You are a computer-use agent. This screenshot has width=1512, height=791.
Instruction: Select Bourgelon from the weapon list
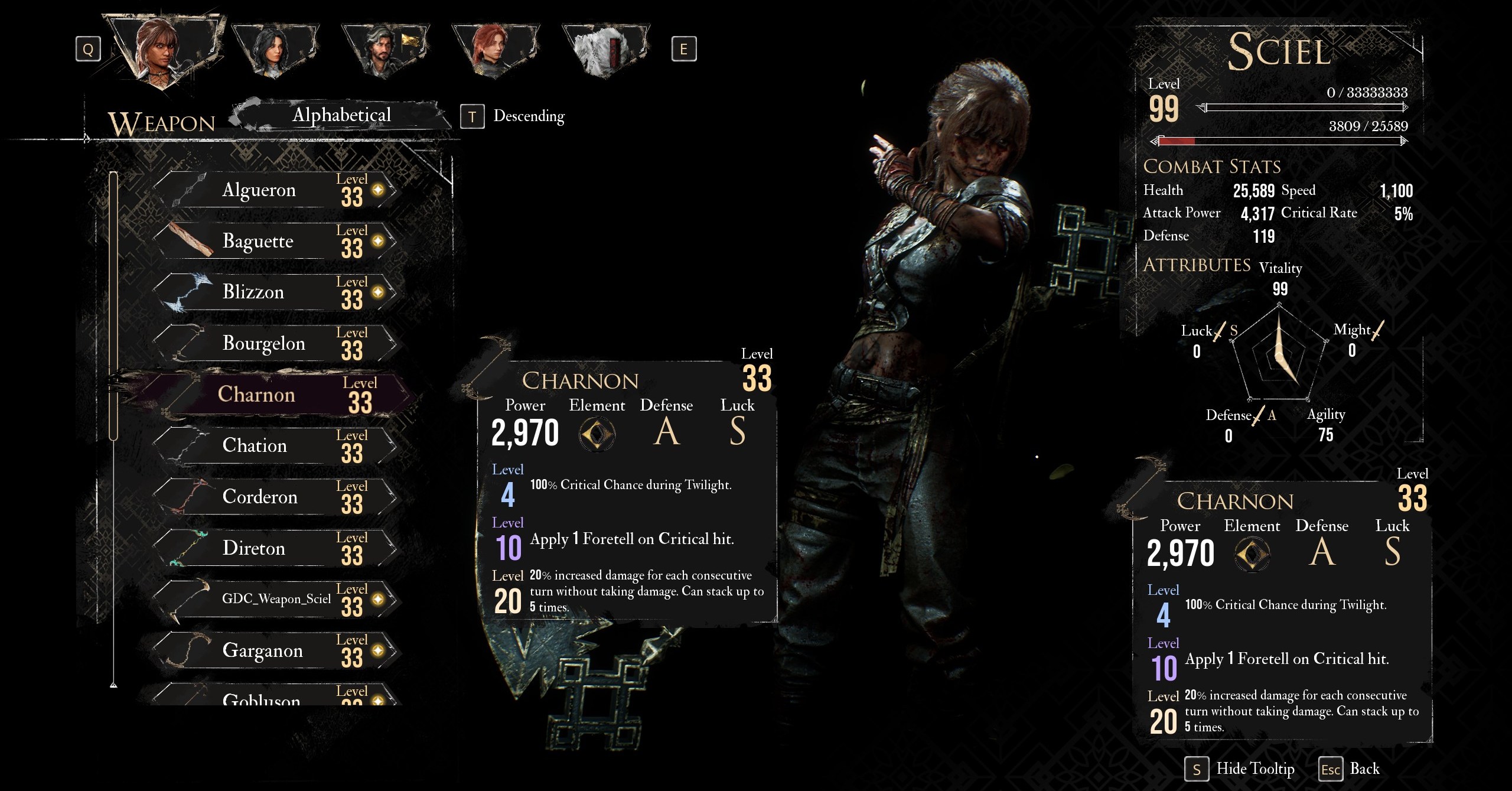tap(275, 344)
